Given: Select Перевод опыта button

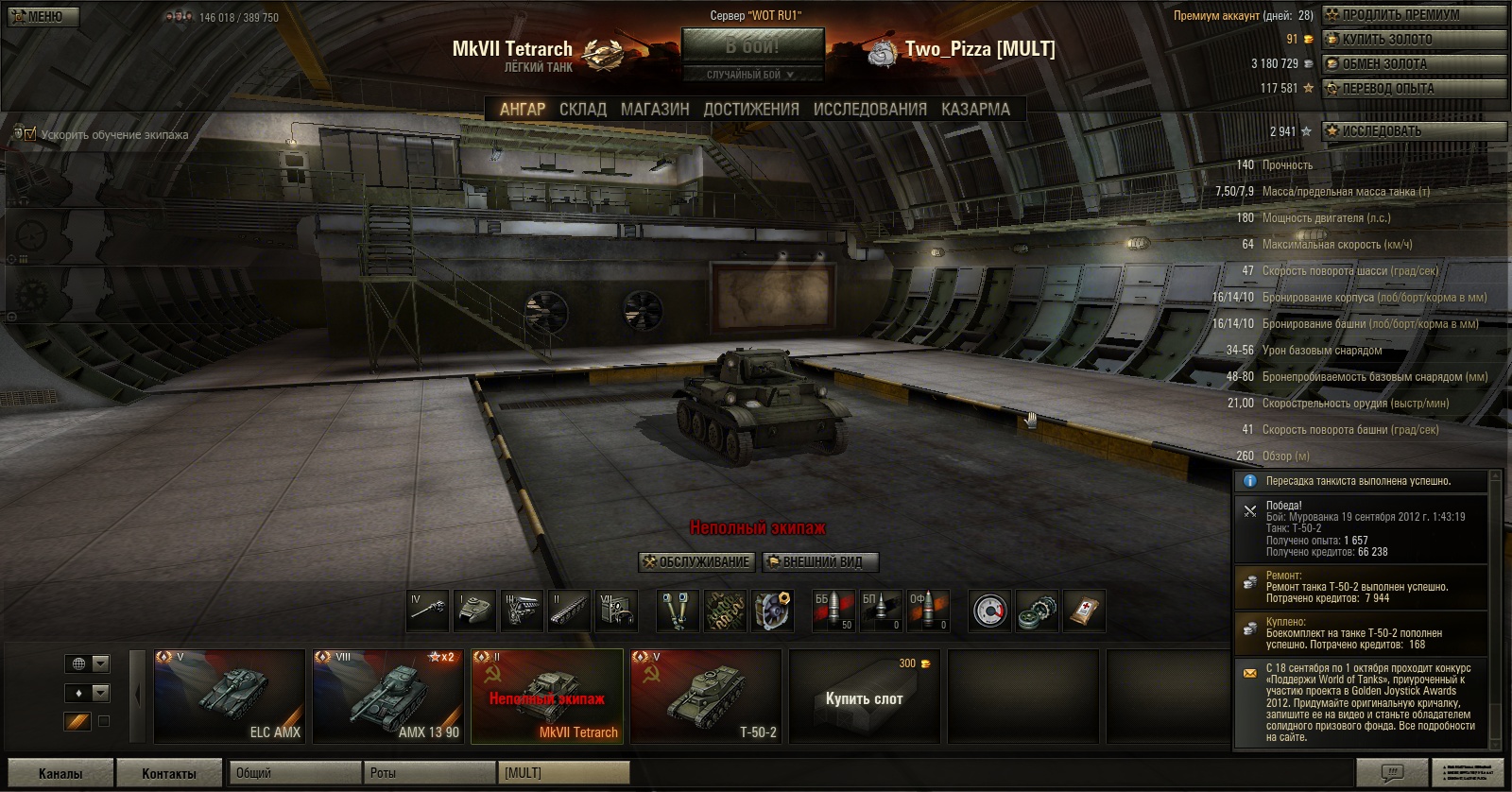Looking at the screenshot, I should pos(1414,89).
